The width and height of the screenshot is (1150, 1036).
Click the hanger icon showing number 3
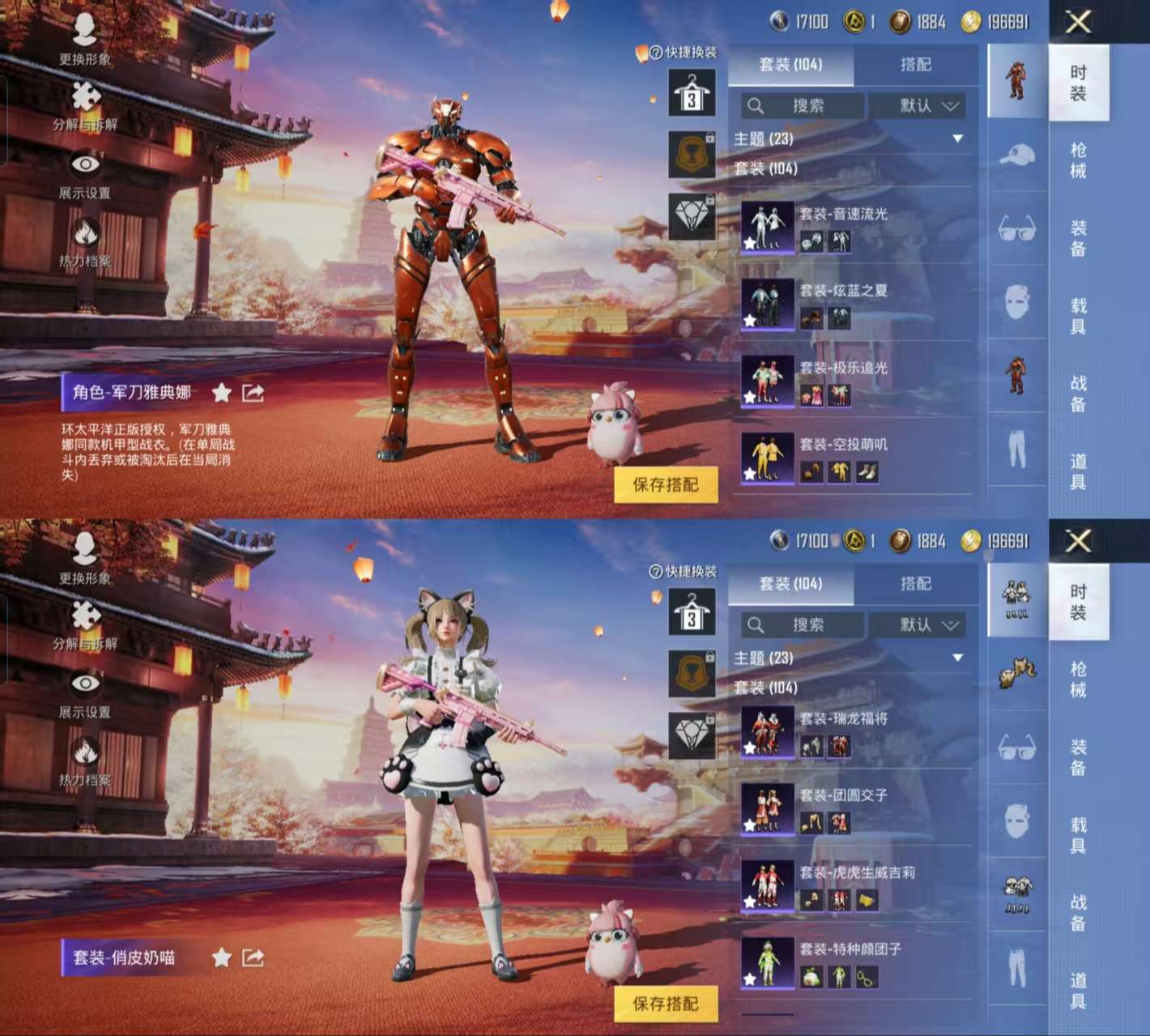[x=691, y=92]
